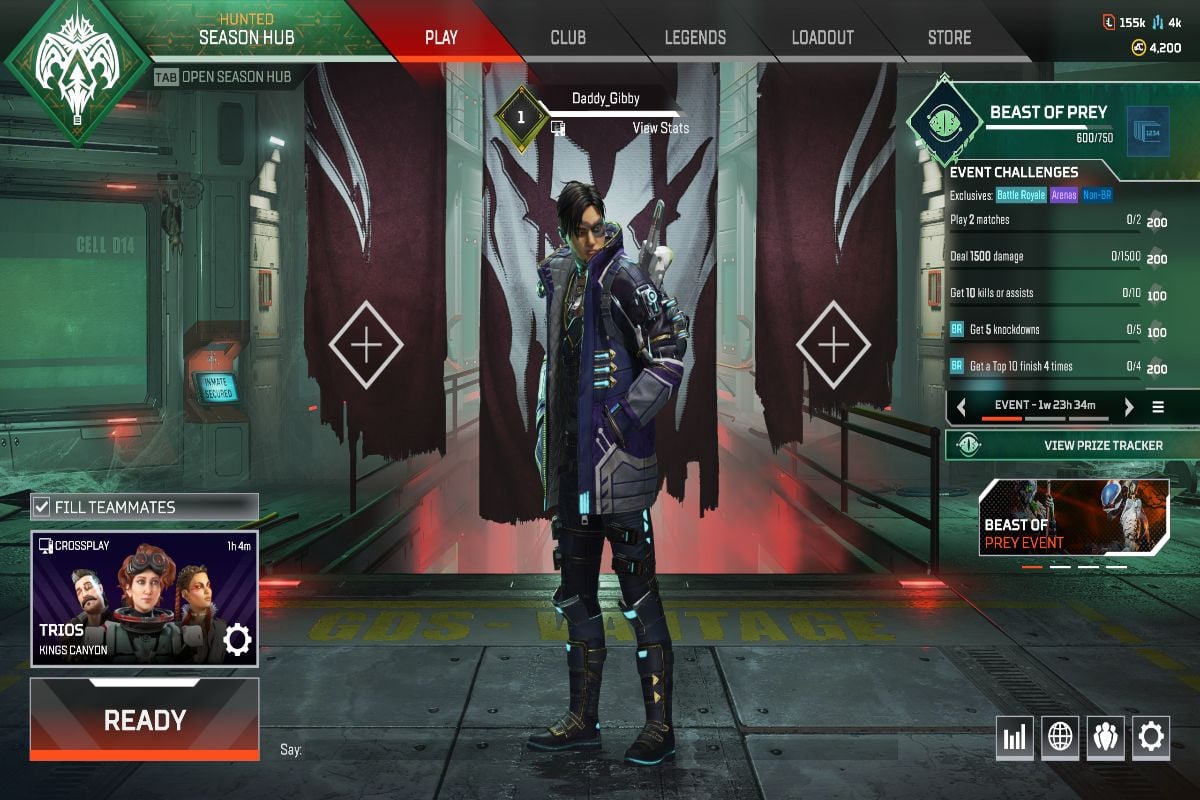Open the Hunted Season Hub
The image size is (1200, 800).
[x=244, y=38]
